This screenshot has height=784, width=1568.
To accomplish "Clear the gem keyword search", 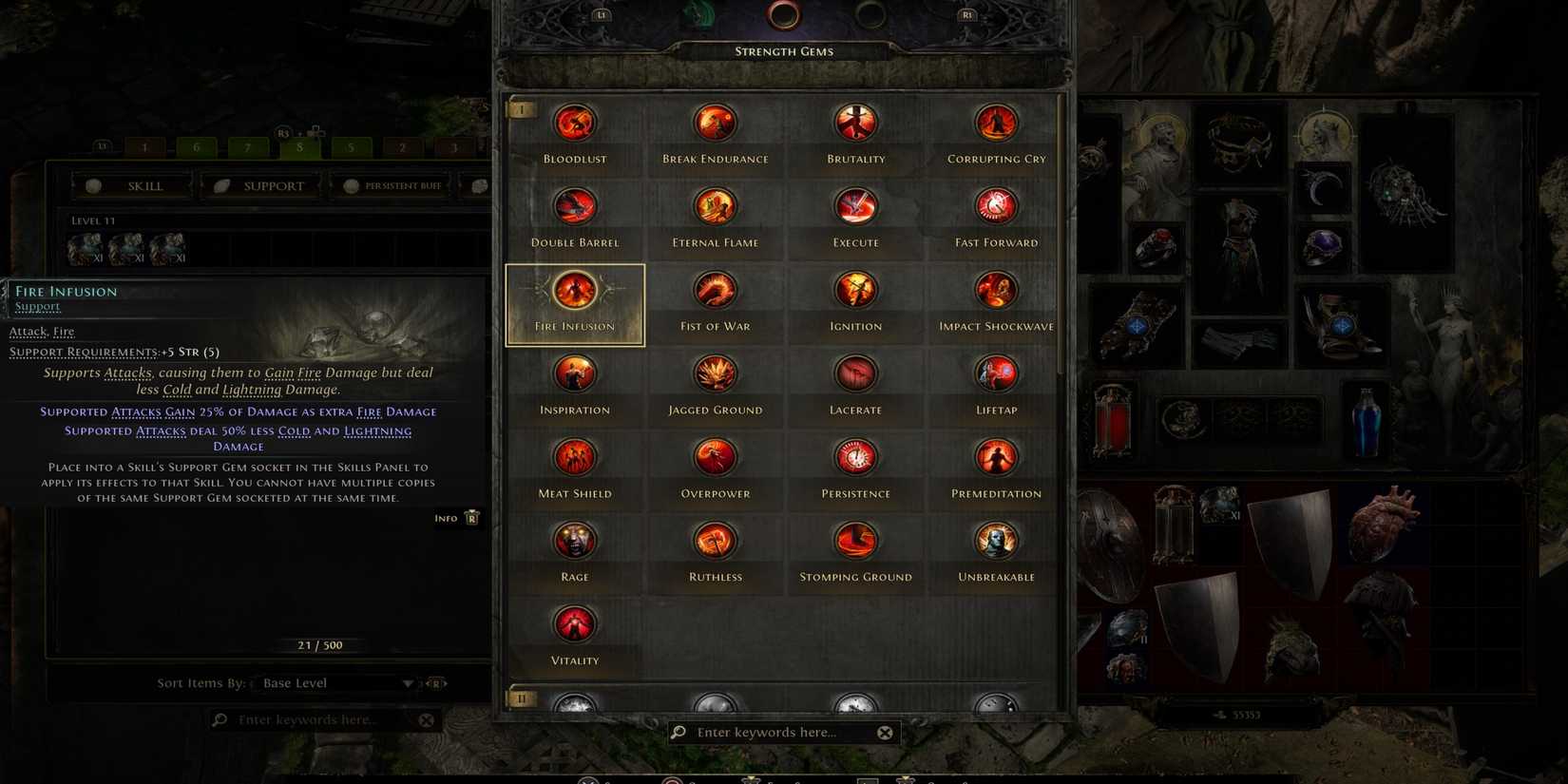I will click(x=885, y=732).
